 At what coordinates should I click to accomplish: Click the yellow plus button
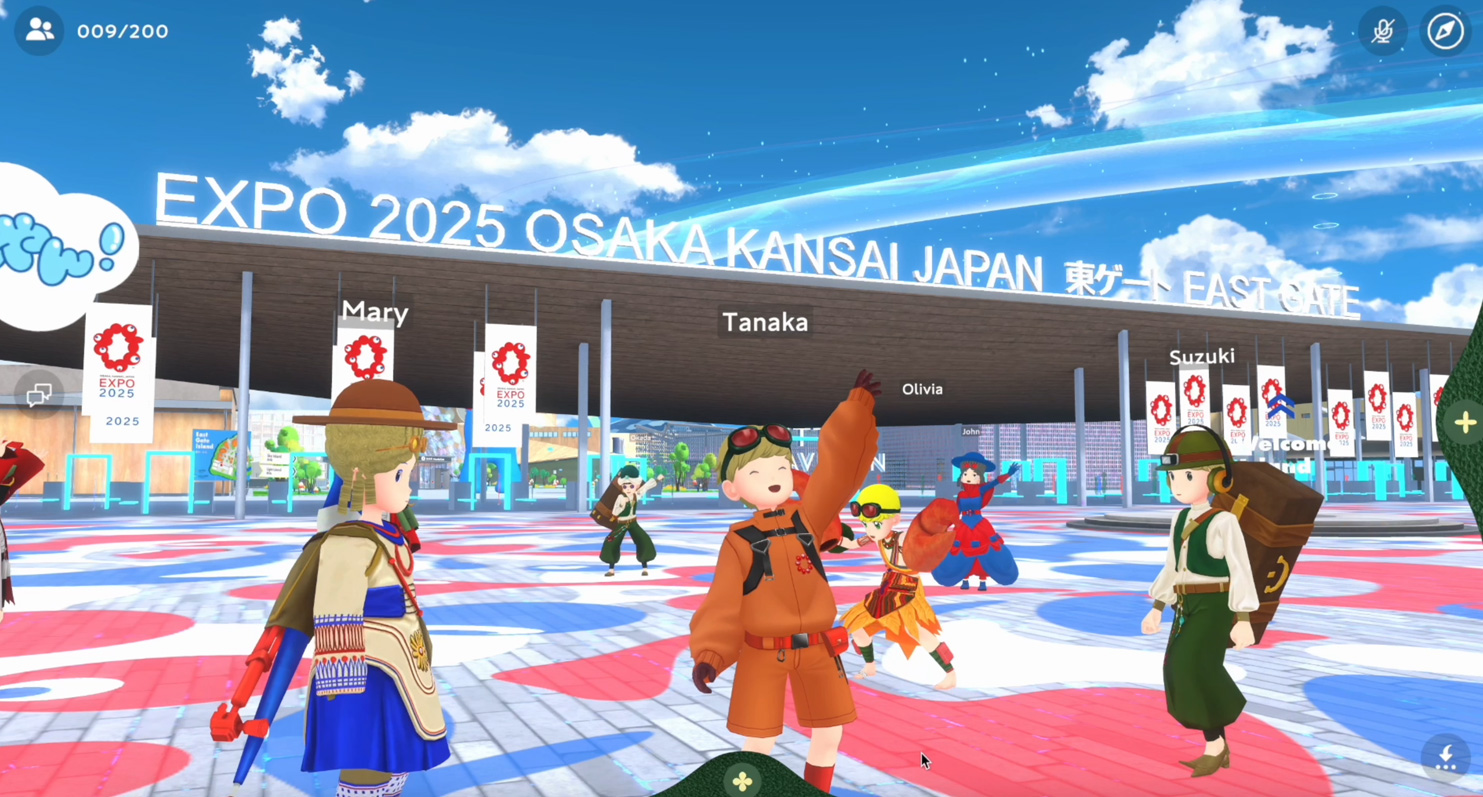(1465, 422)
